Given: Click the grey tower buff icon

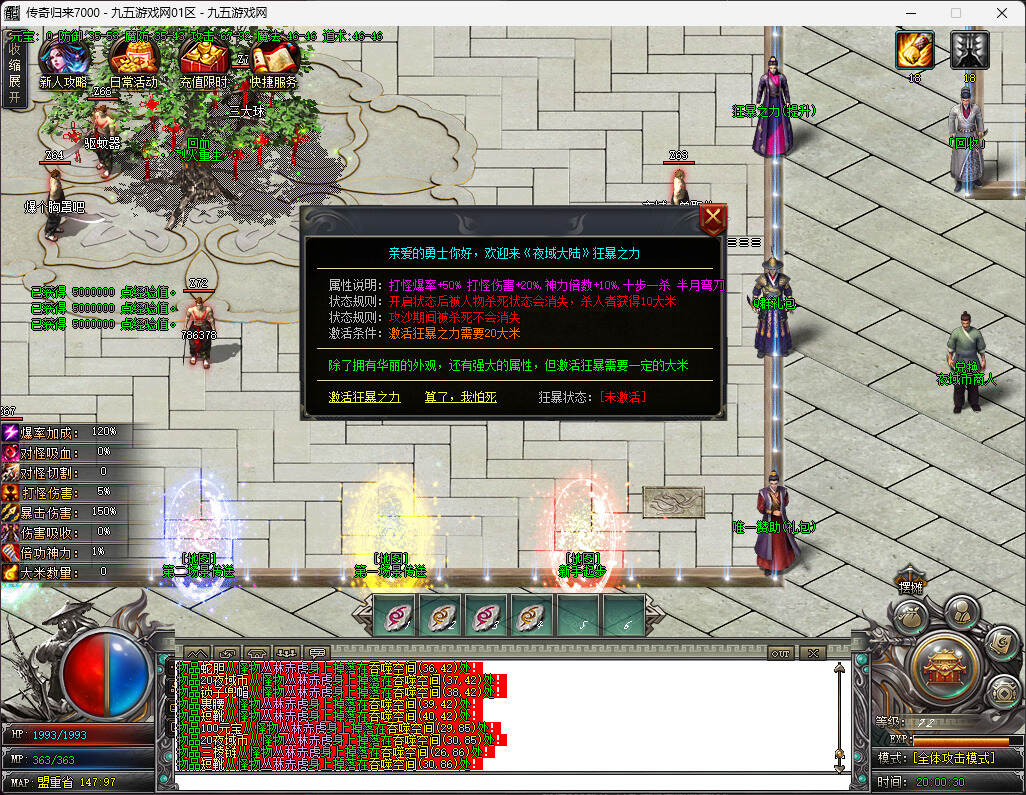Looking at the screenshot, I should (969, 50).
